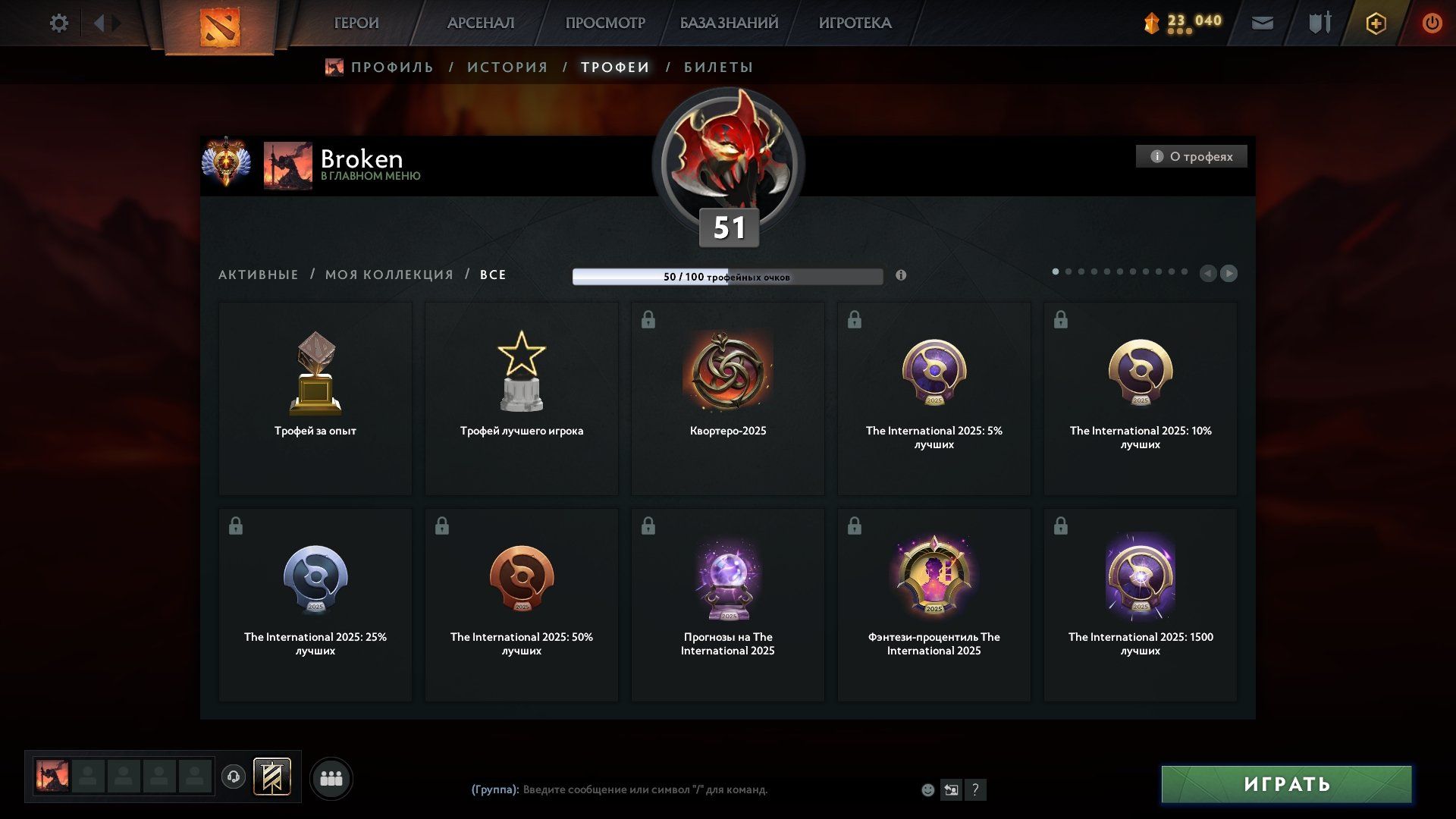Open the Билеты tab
The width and height of the screenshot is (1456, 819).
pyautogui.click(x=718, y=67)
